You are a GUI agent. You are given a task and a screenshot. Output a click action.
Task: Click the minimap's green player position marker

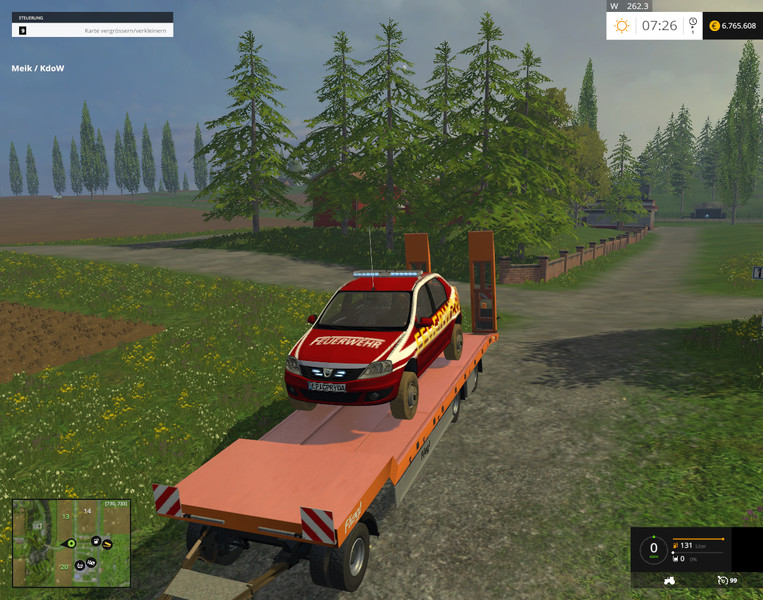(71, 543)
